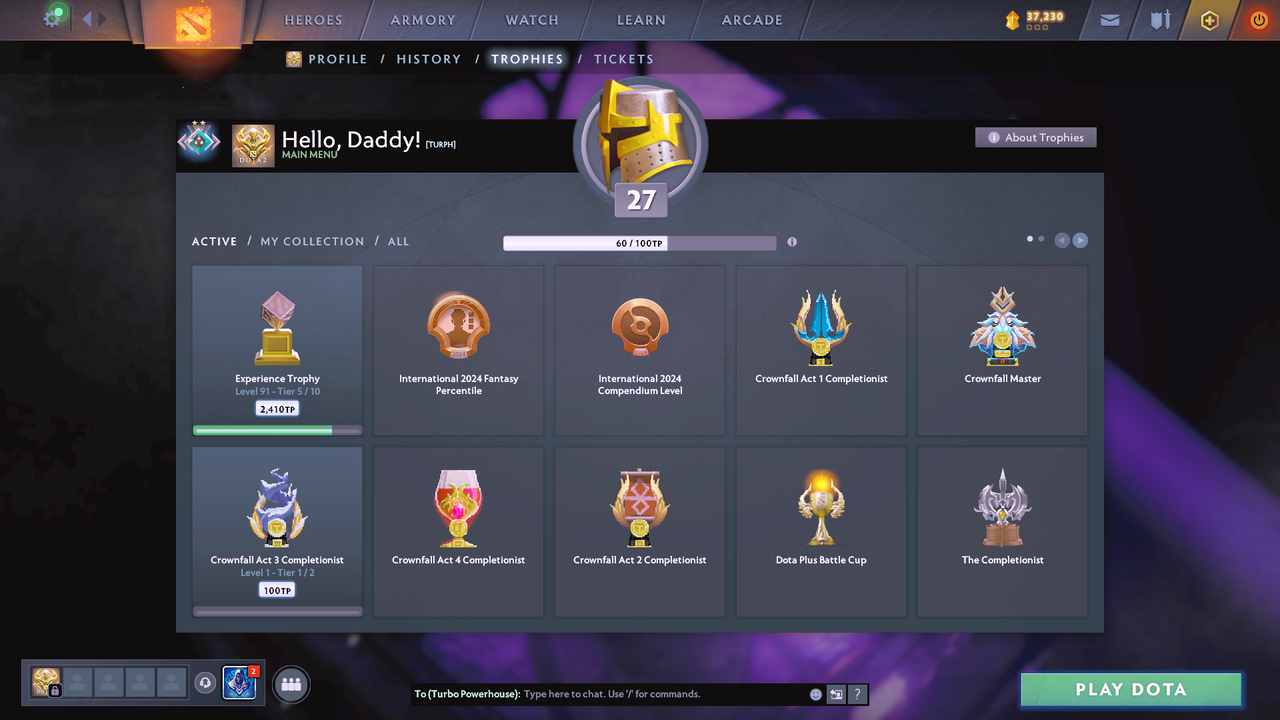Open the voice chat headphones icon
This screenshot has height=720, width=1280.
(x=207, y=683)
